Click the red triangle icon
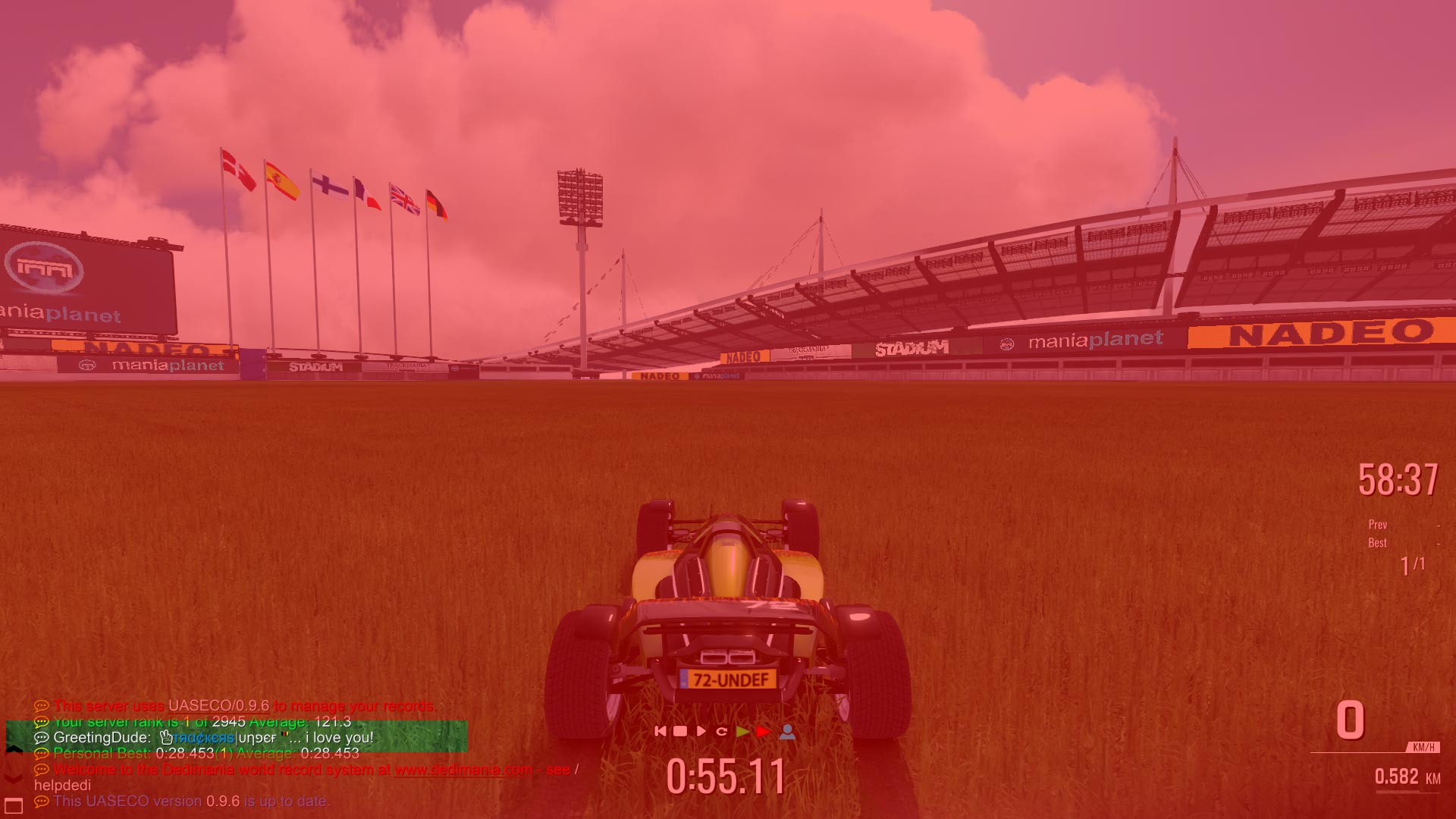1456x819 pixels. click(x=763, y=731)
